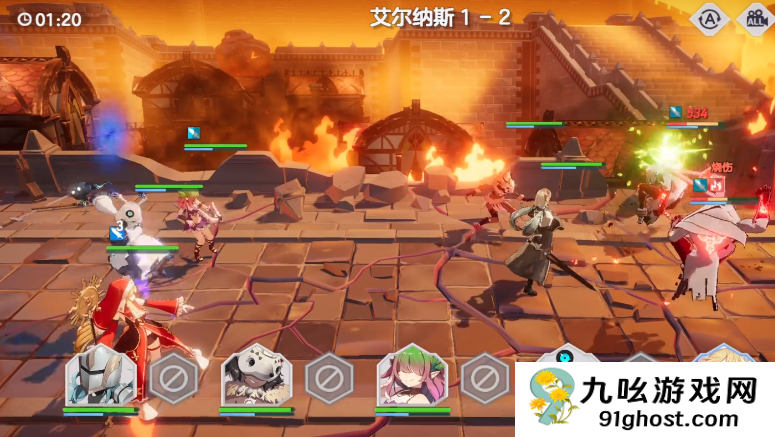Toggle the auto-battle A button
This screenshot has width=775, height=437.
(709, 19)
